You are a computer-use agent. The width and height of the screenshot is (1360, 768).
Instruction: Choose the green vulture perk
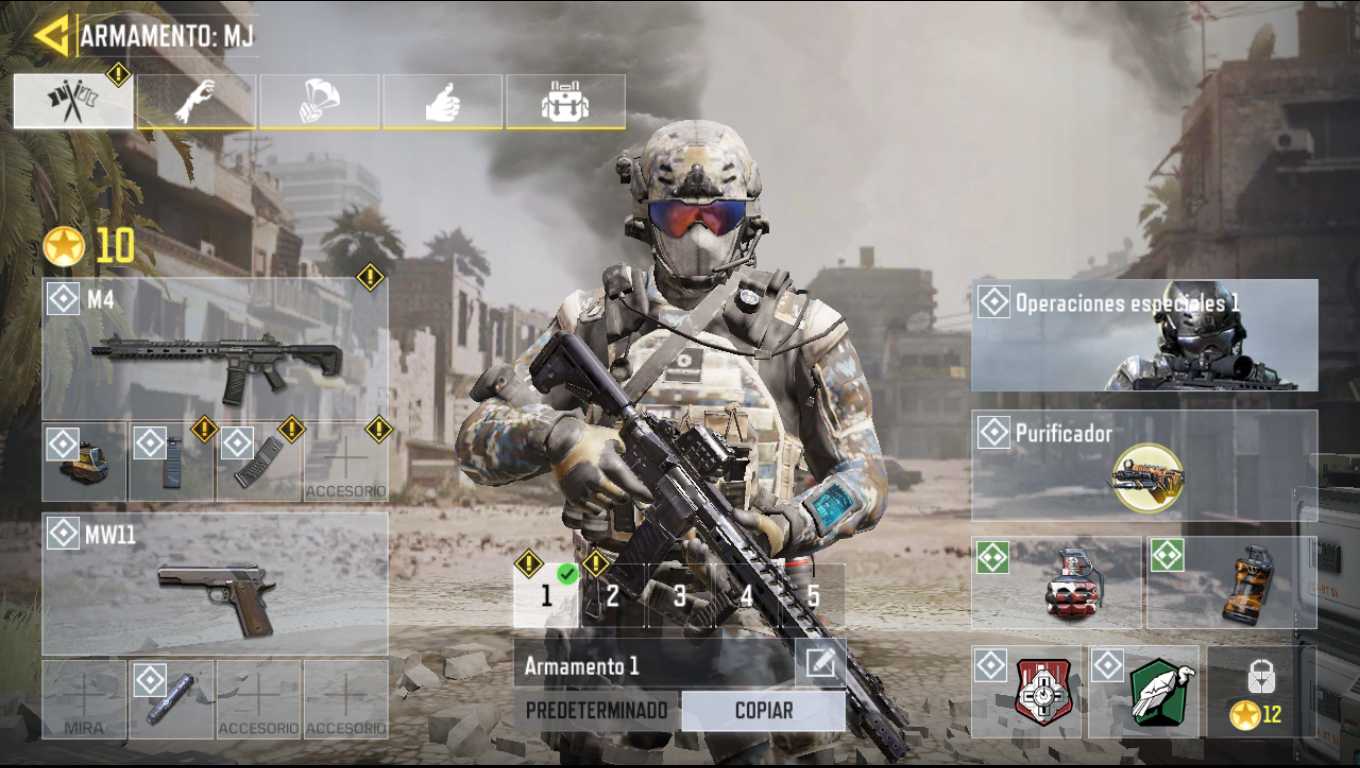click(1145, 692)
